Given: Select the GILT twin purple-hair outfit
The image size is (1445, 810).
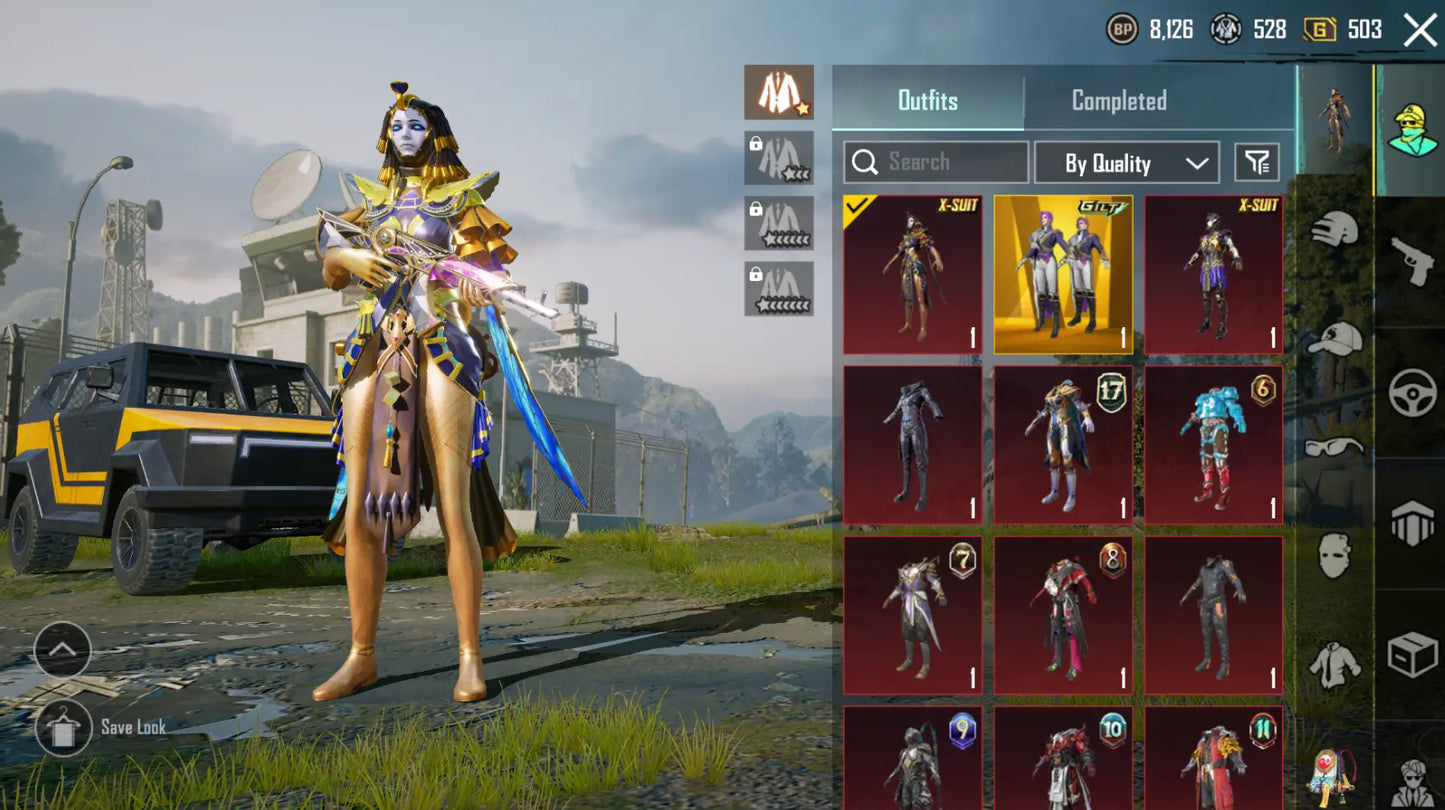Looking at the screenshot, I should point(1063,274).
